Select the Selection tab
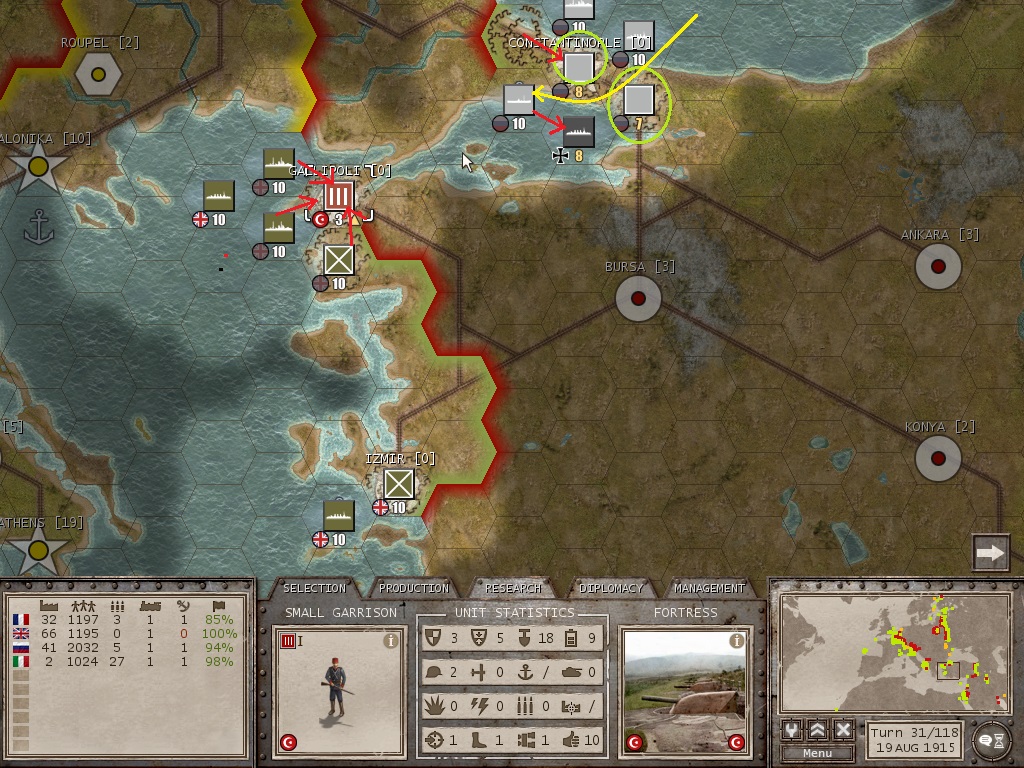This screenshot has height=768, width=1024. (x=314, y=588)
